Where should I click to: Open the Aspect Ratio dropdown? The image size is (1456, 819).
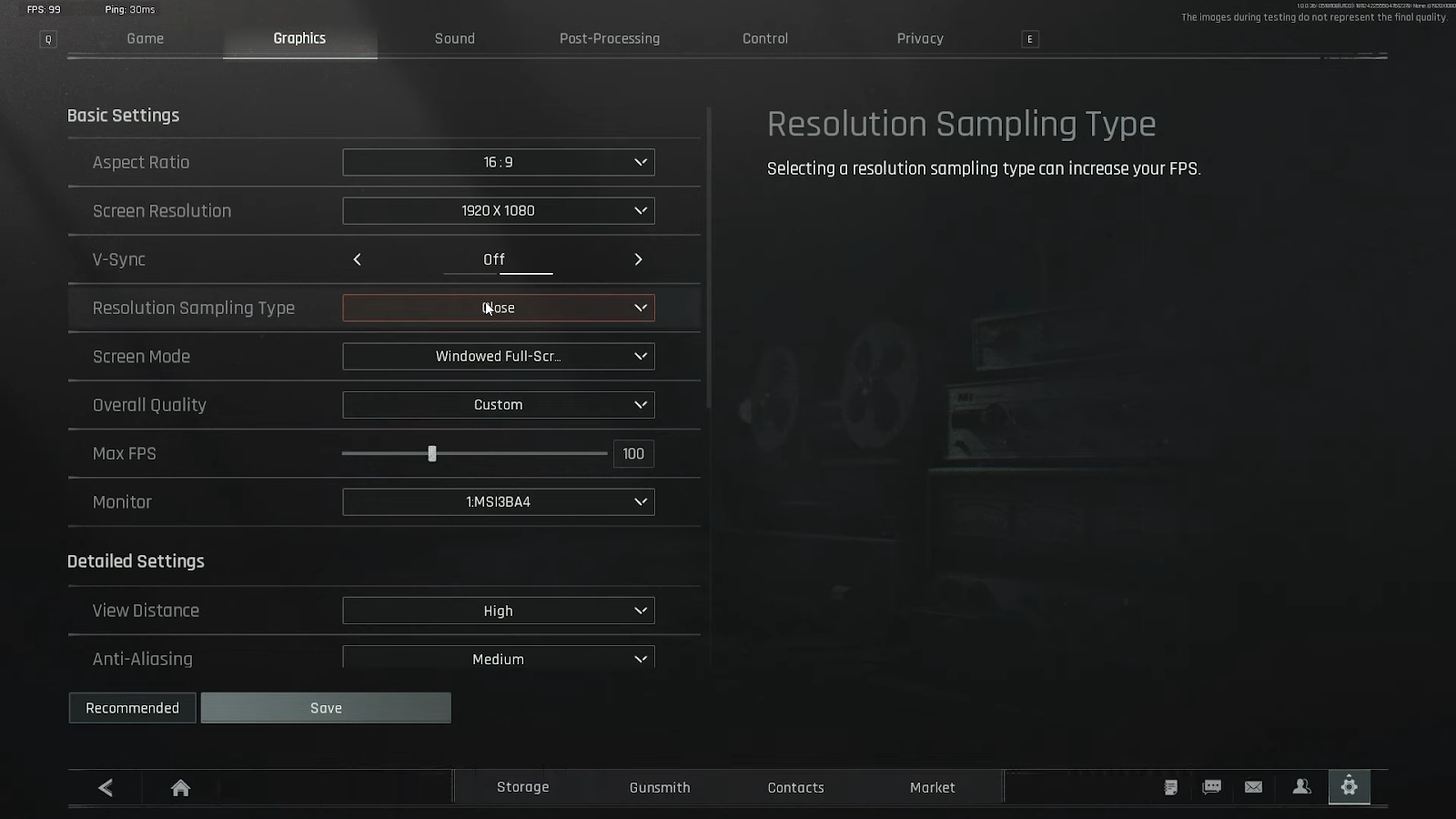(498, 162)
